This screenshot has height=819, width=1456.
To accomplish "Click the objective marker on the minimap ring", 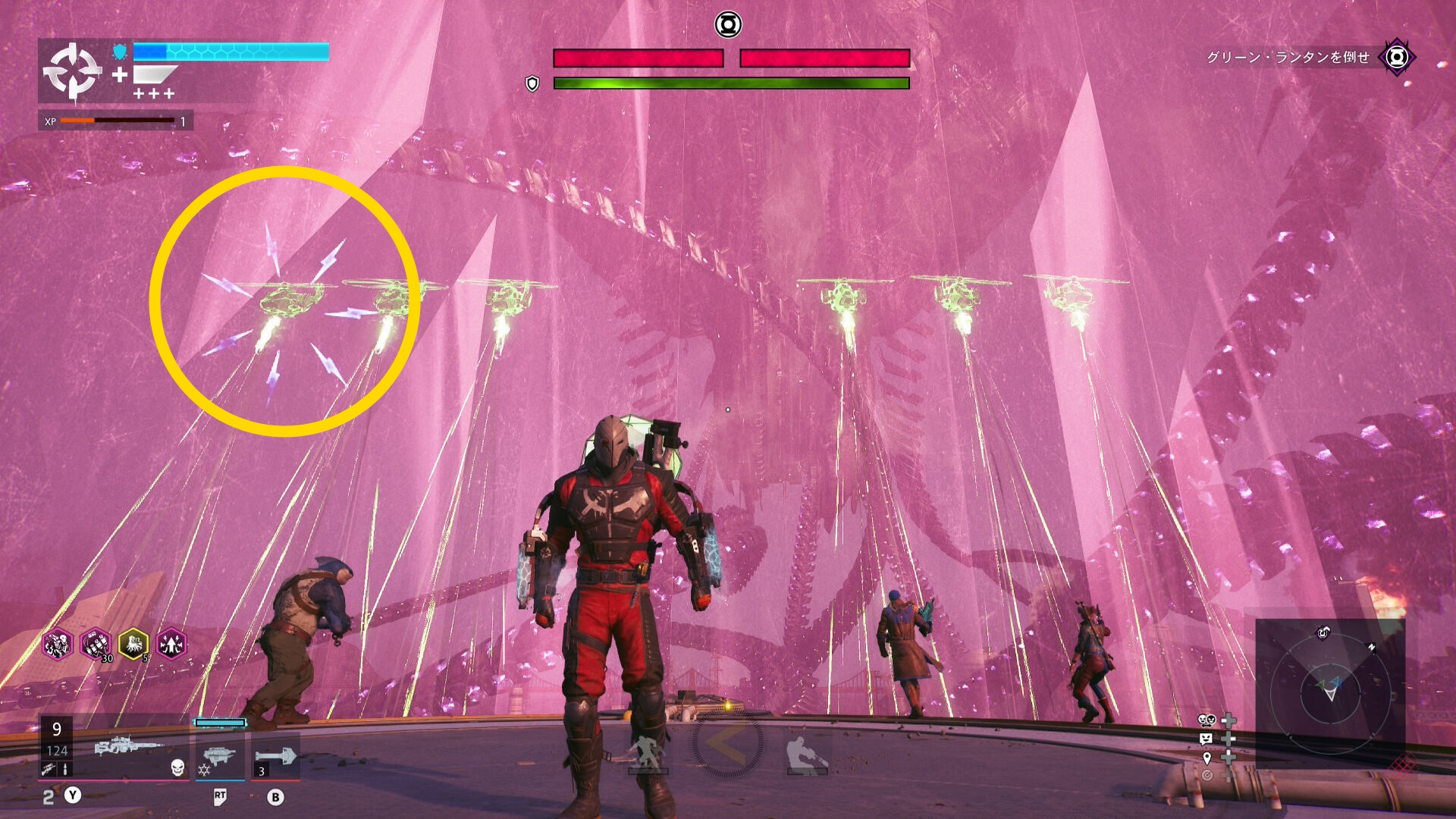I will 1323,632.
